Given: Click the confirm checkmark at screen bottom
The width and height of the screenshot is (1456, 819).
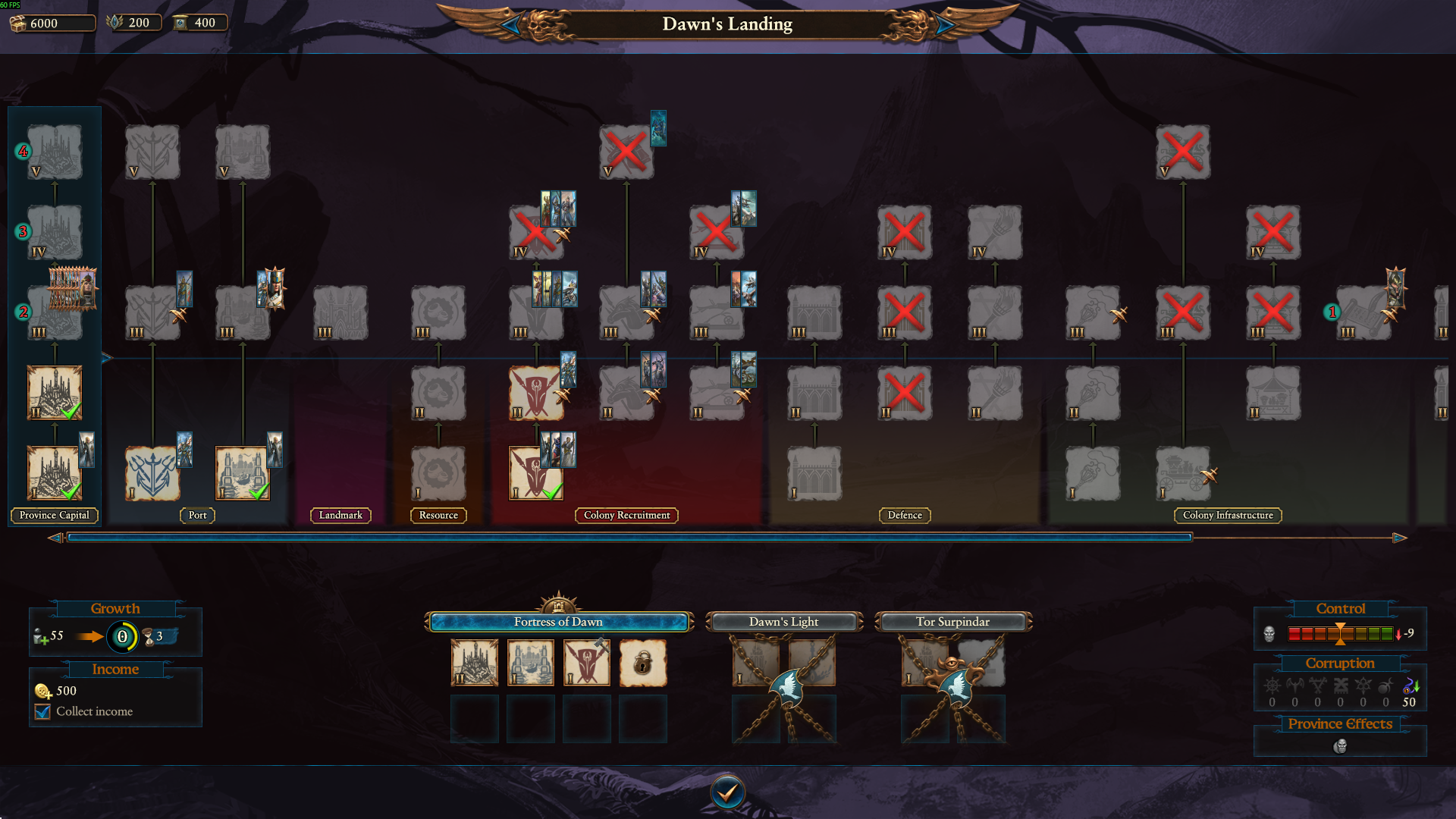Looking at the screenshot, I should pos(727,791).
